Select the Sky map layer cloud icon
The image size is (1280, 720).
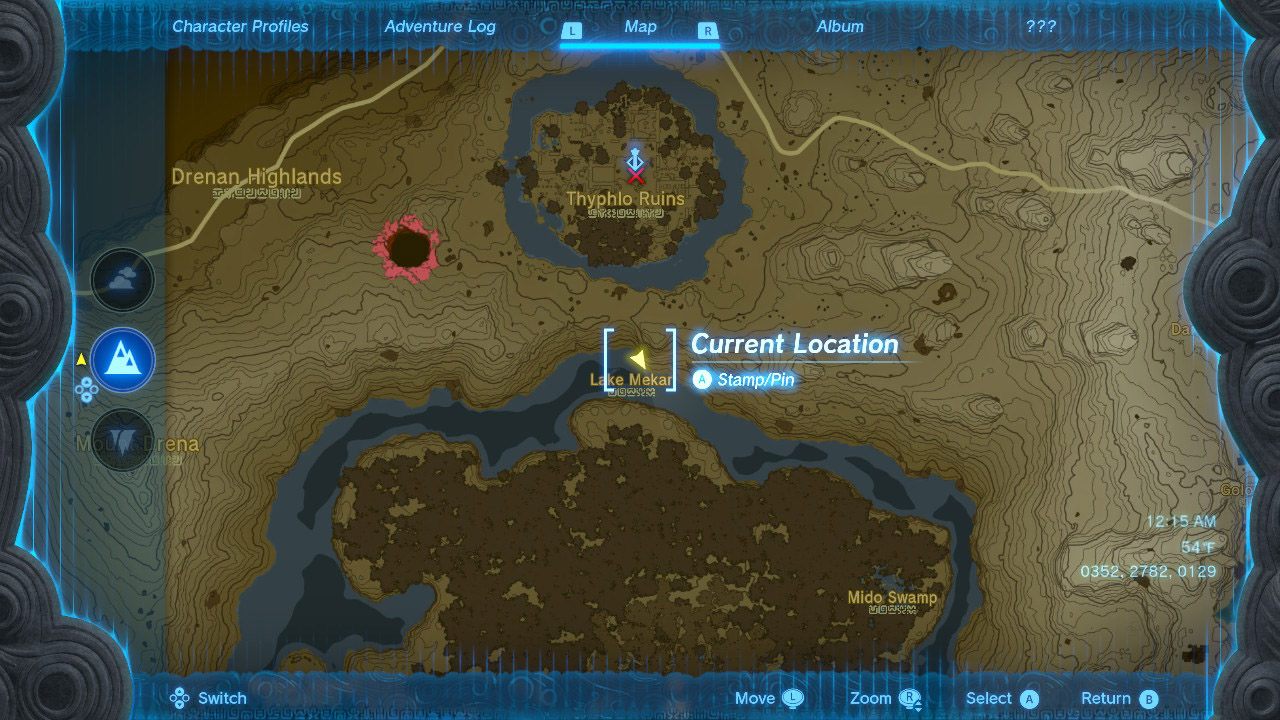pyautogui.click(x=122, y=280)
